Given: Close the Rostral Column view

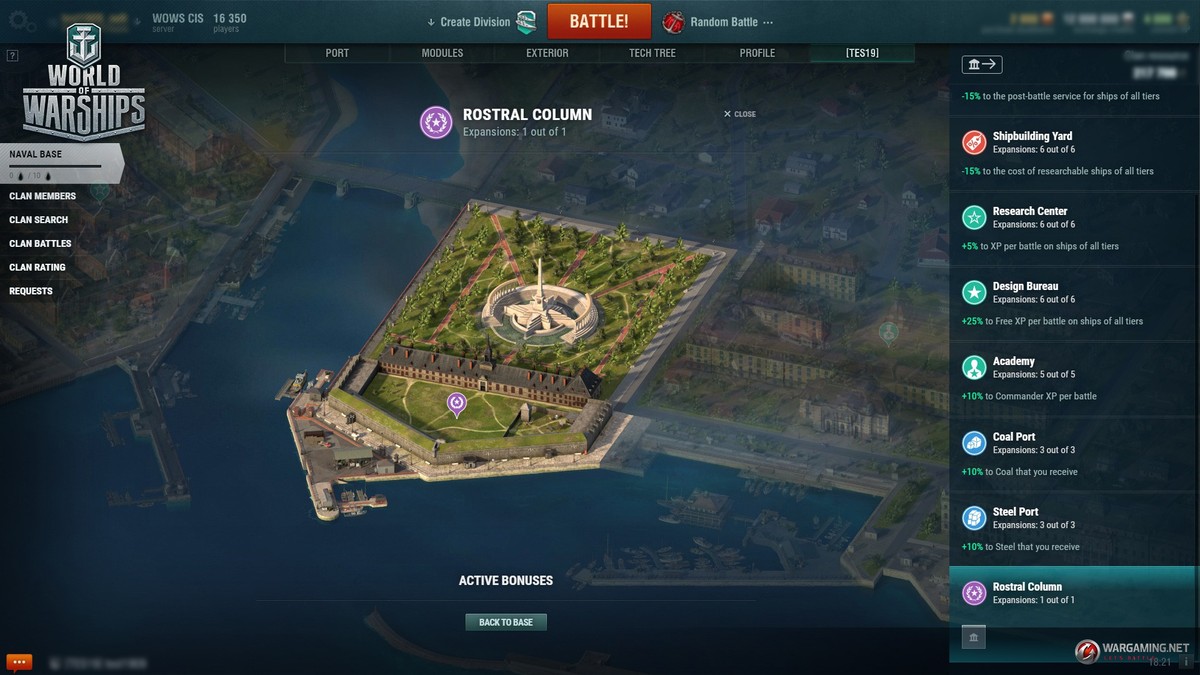Looking at the screenshot, I should [740, 114].
